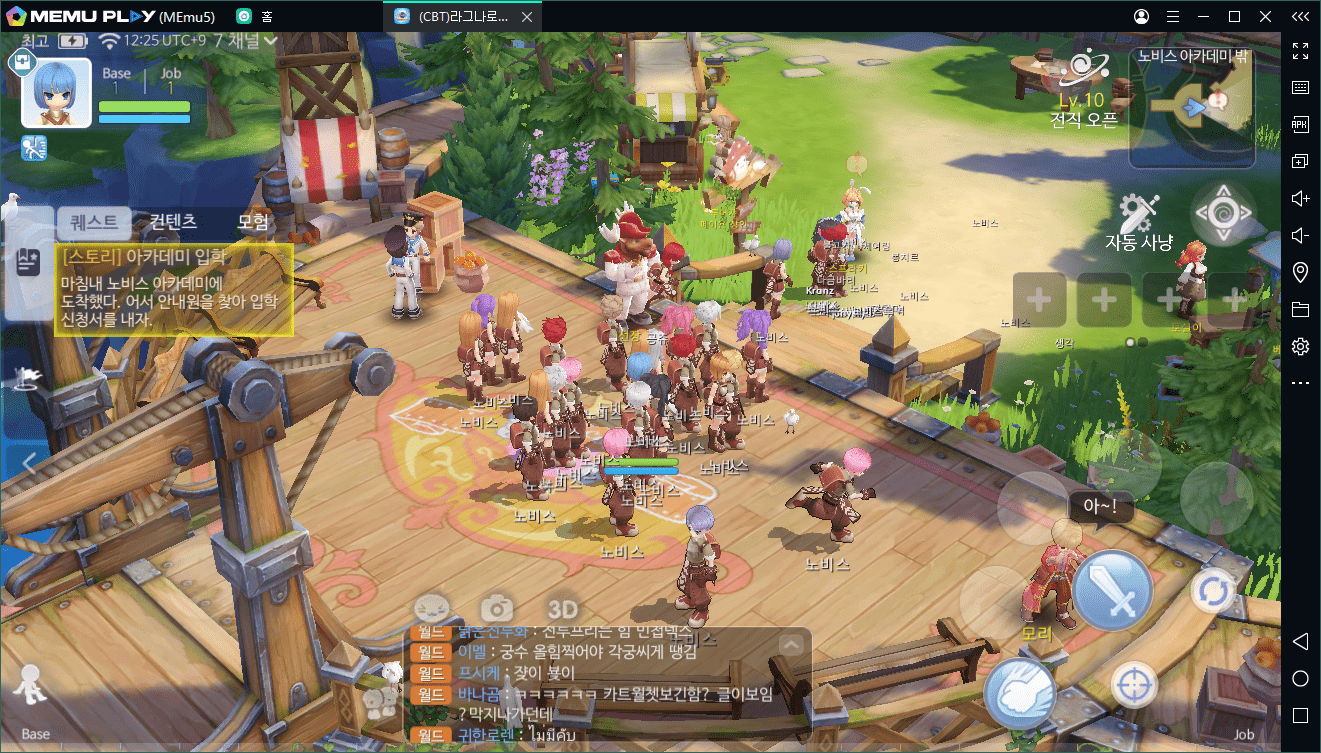The image size is (1321, 753).
Task: Open the camera screenshot icon
Action: [x=497, y=608]
